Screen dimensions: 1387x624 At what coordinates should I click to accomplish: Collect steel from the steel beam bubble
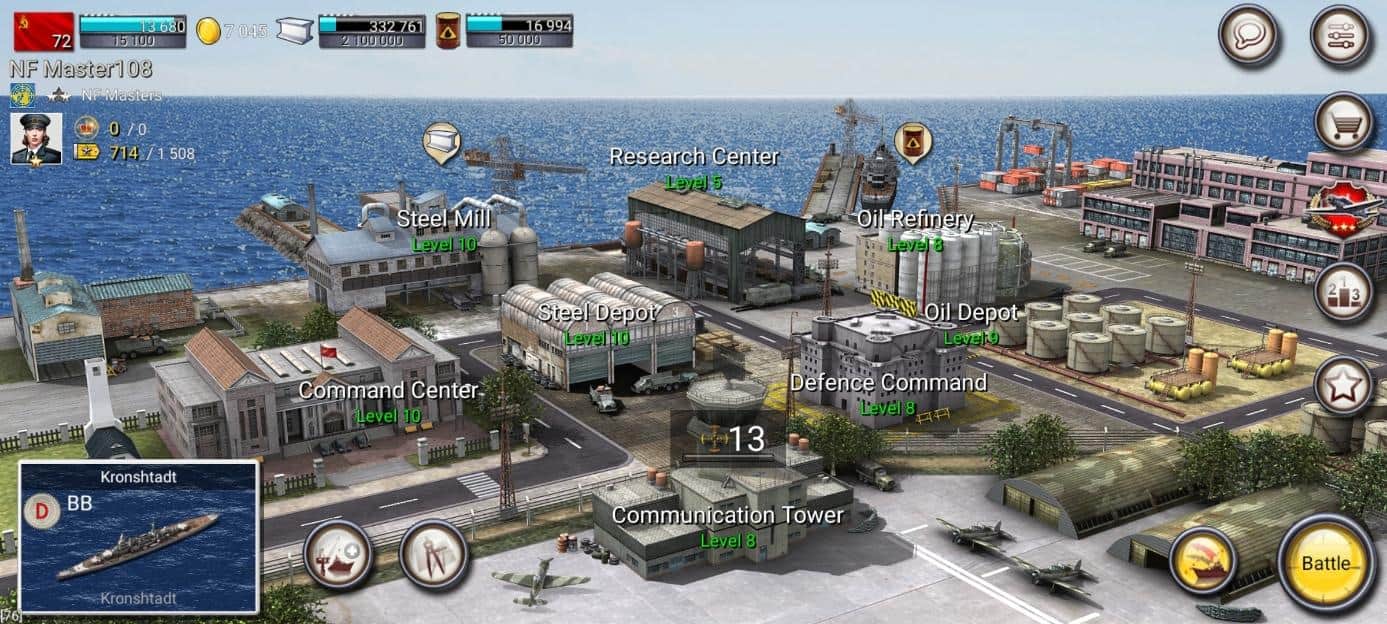point(441,142)
